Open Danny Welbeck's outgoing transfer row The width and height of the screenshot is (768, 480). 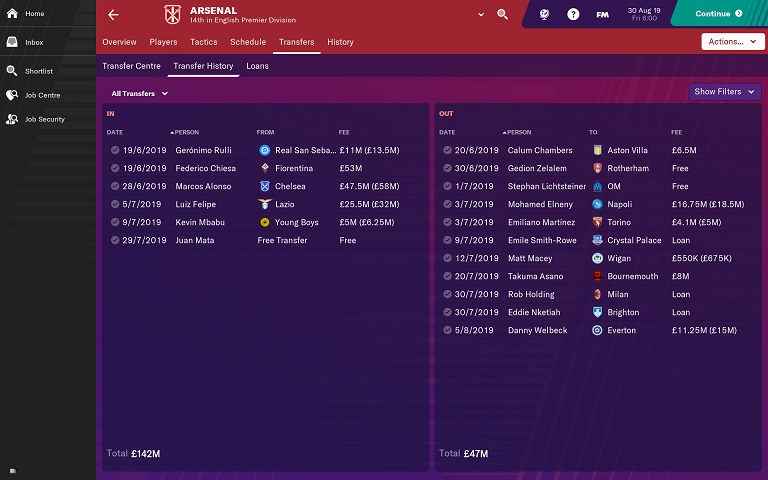coord(597,330)
